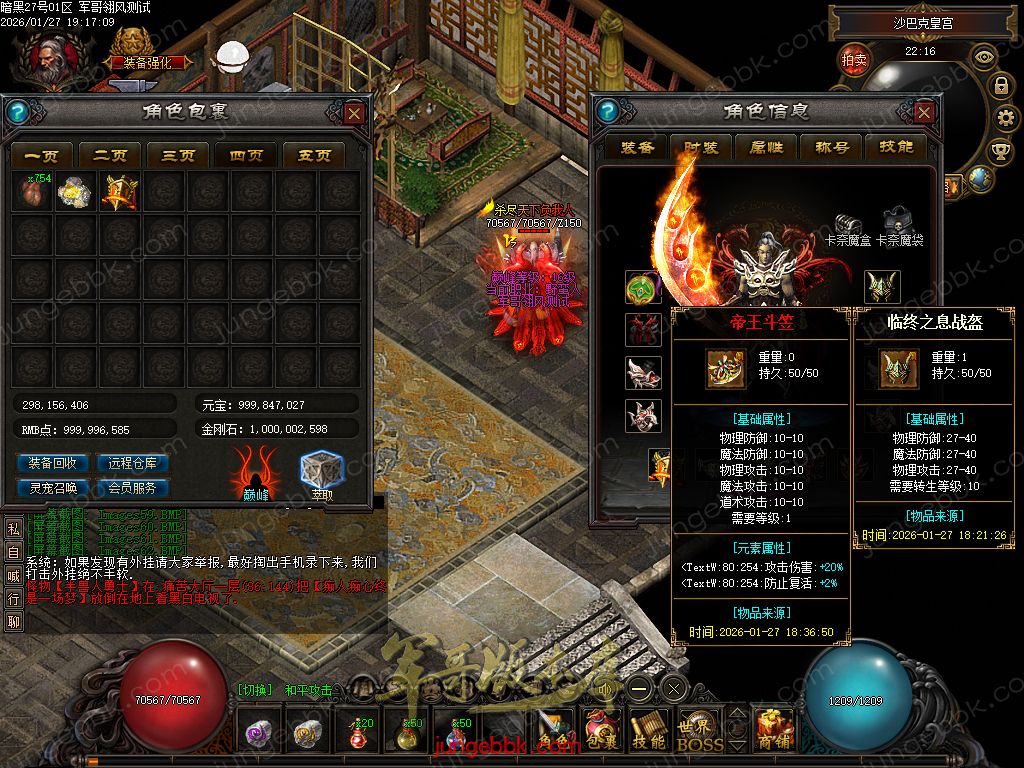Close the 角色信息 character window
1024x768 pixels.
(924, 113)
